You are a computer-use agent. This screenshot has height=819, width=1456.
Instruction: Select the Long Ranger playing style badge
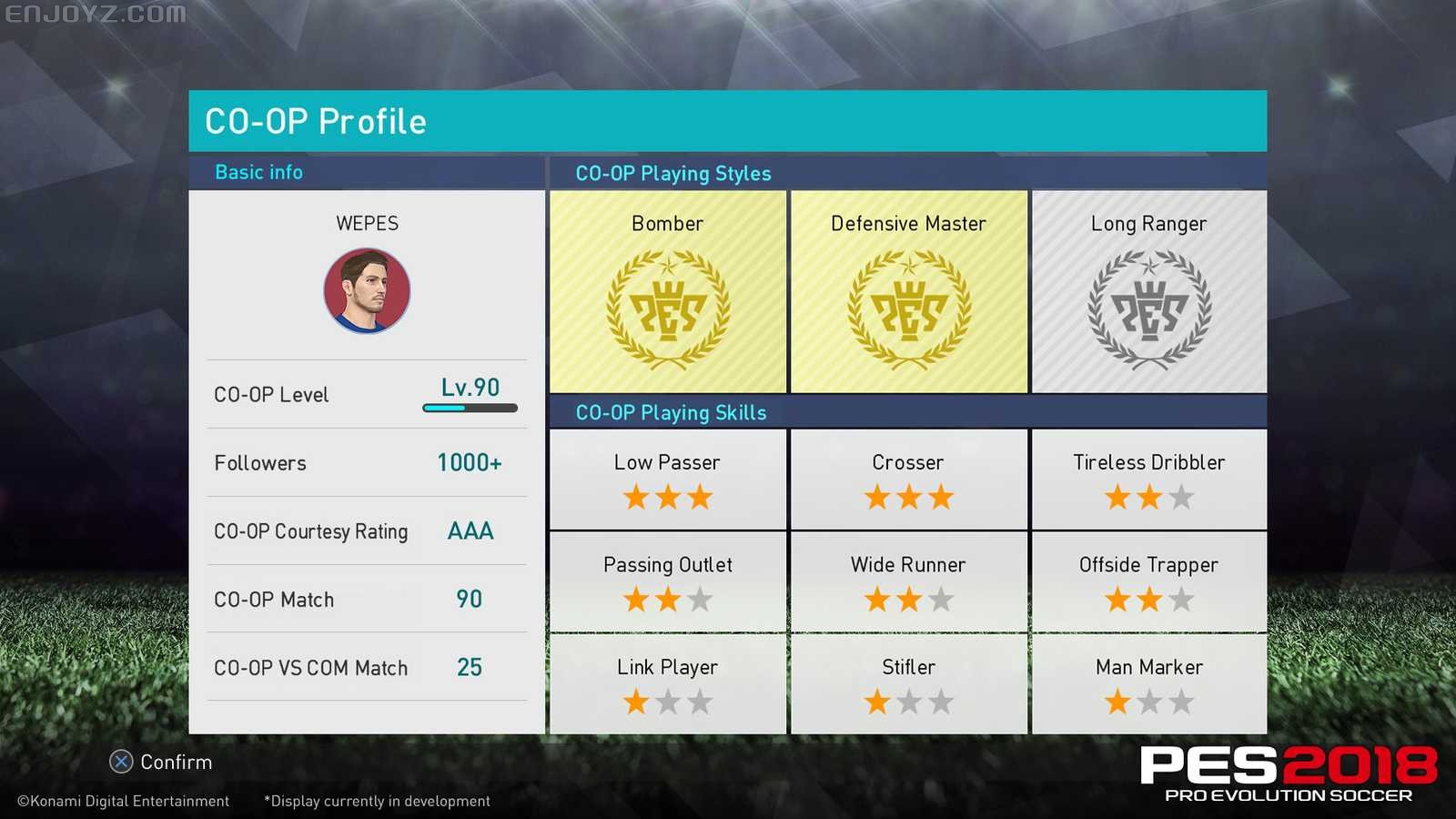pos(1148,291)
